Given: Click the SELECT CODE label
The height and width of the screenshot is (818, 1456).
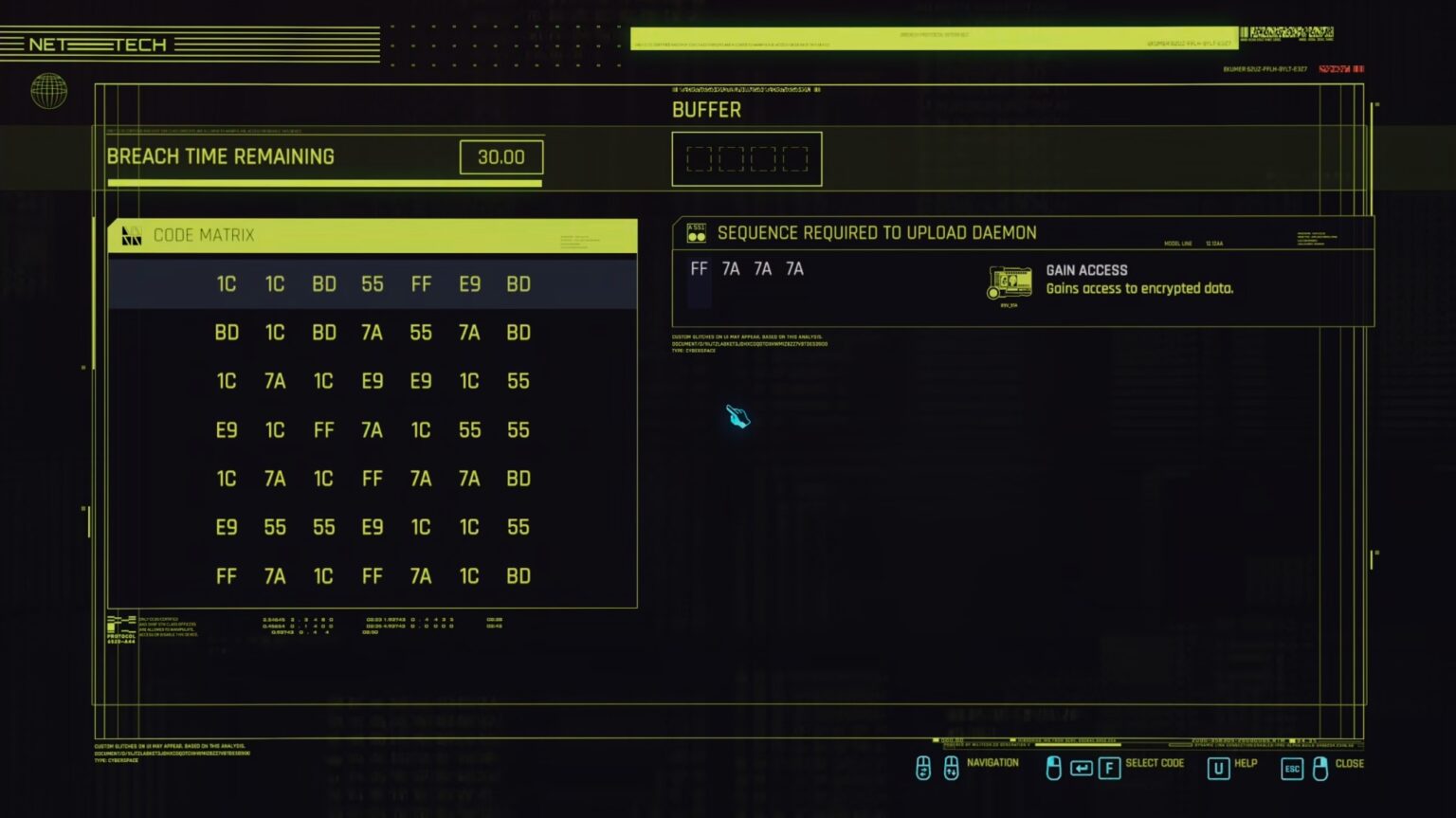Looking at the screenshot, I should click(1154, 764).
